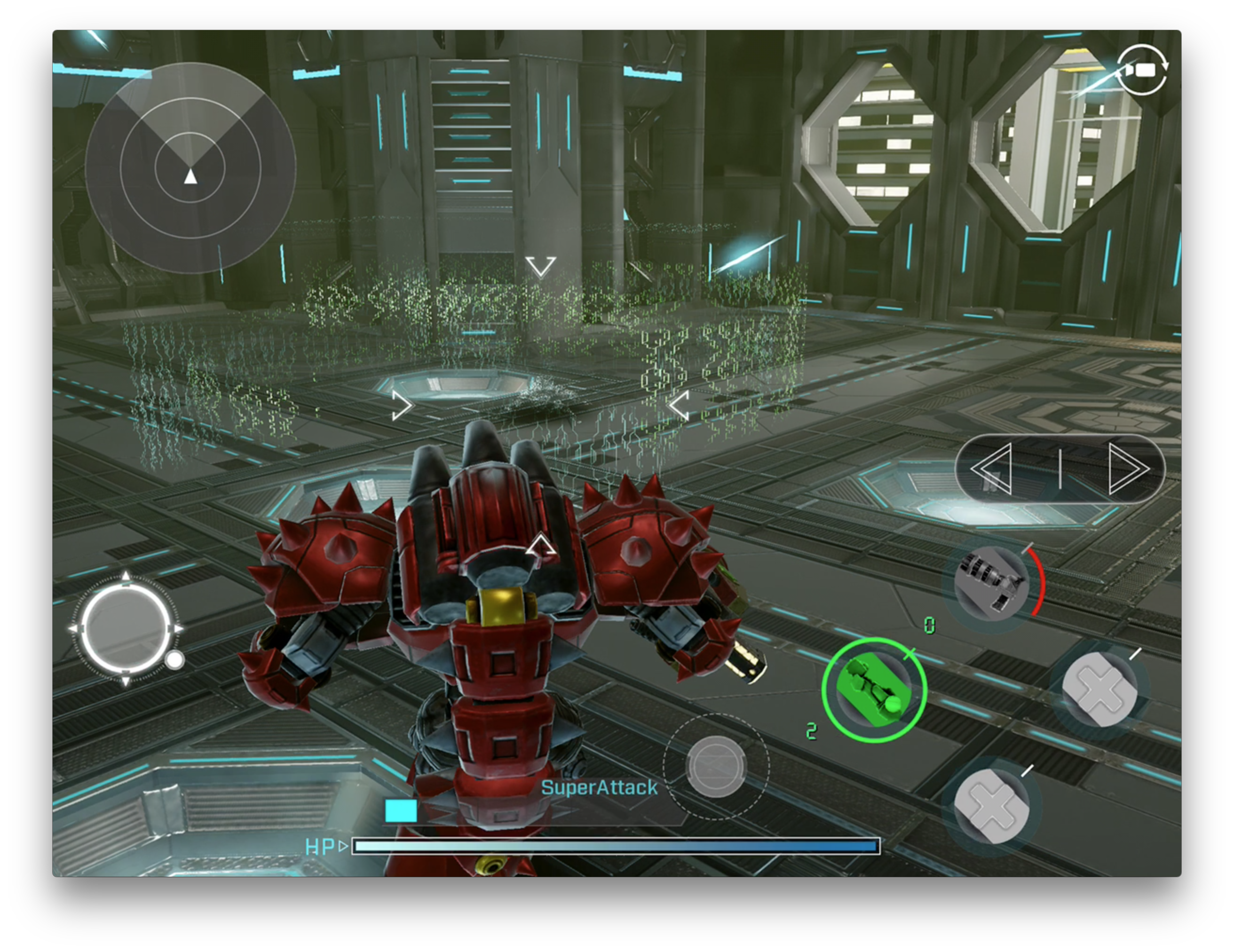This screenshot has width=1234, height=952.
Task: Toggle the camera switch icon
Action: click(x=1141, y=70)
